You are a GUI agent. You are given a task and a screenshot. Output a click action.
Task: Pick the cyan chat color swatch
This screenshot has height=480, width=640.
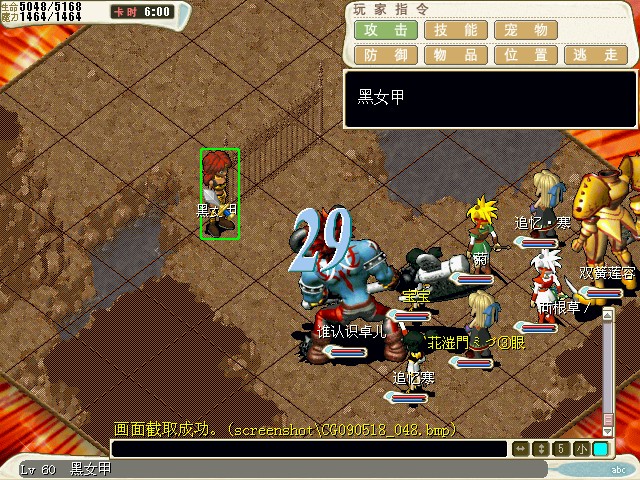(x=600, y=449)
